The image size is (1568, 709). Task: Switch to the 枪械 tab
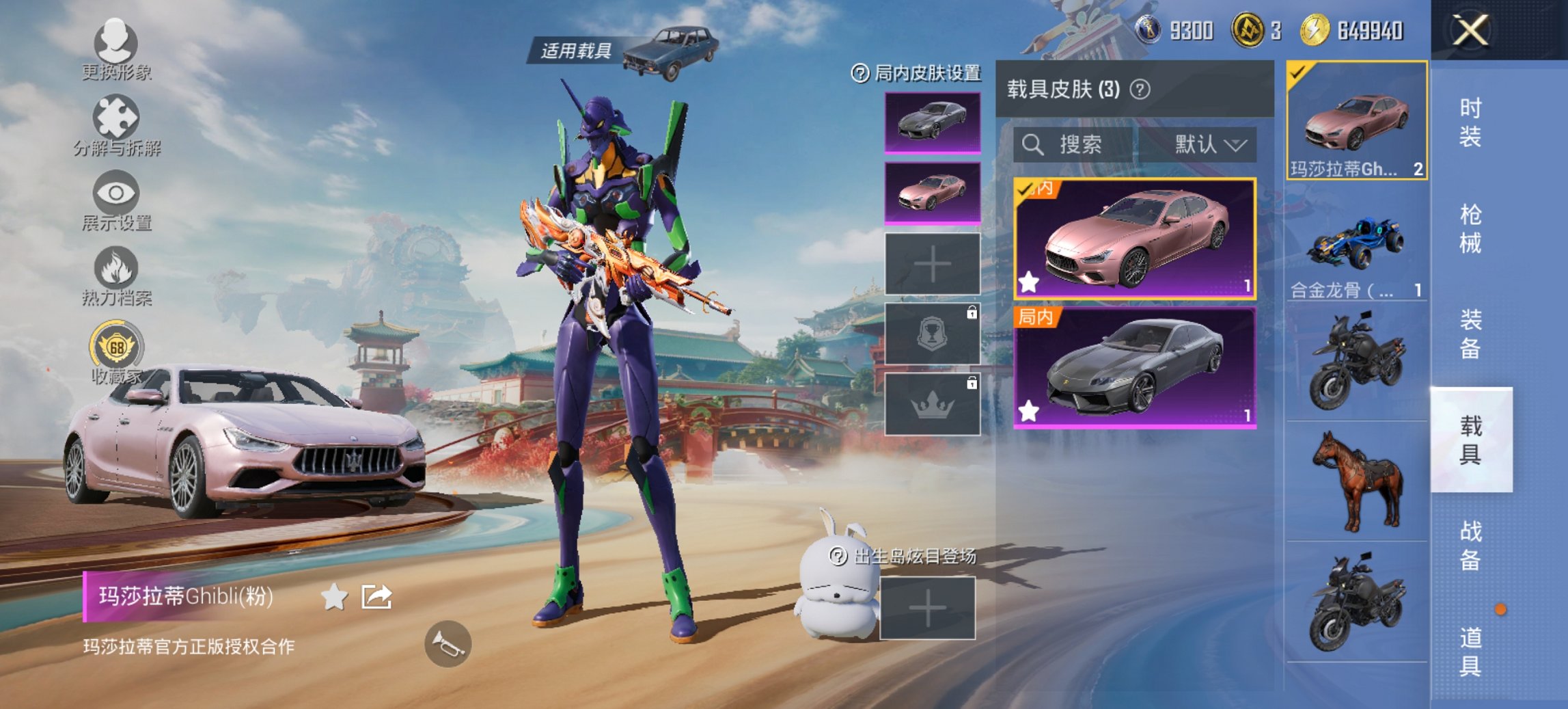coord(1470,229)
